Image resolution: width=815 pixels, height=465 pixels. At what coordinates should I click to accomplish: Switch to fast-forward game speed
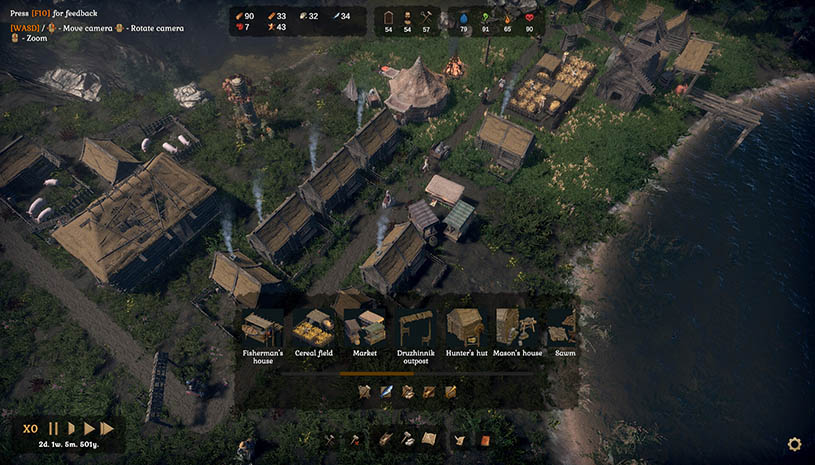107,429
